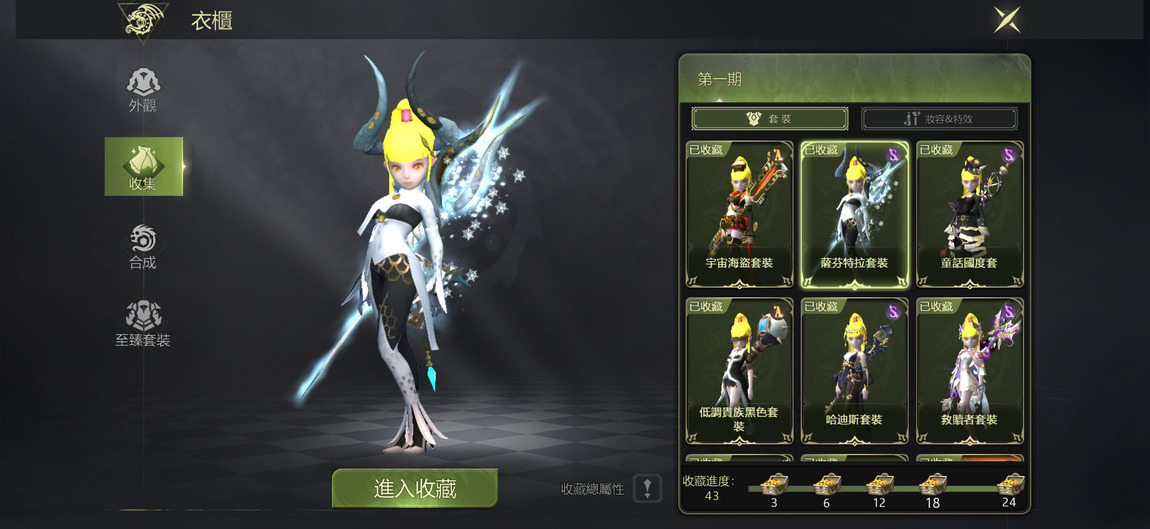Choose the 哈迪斯套裝 outfit card
Screen dimensions: 1150x529
pyautogui.click(x=854, y=370)
